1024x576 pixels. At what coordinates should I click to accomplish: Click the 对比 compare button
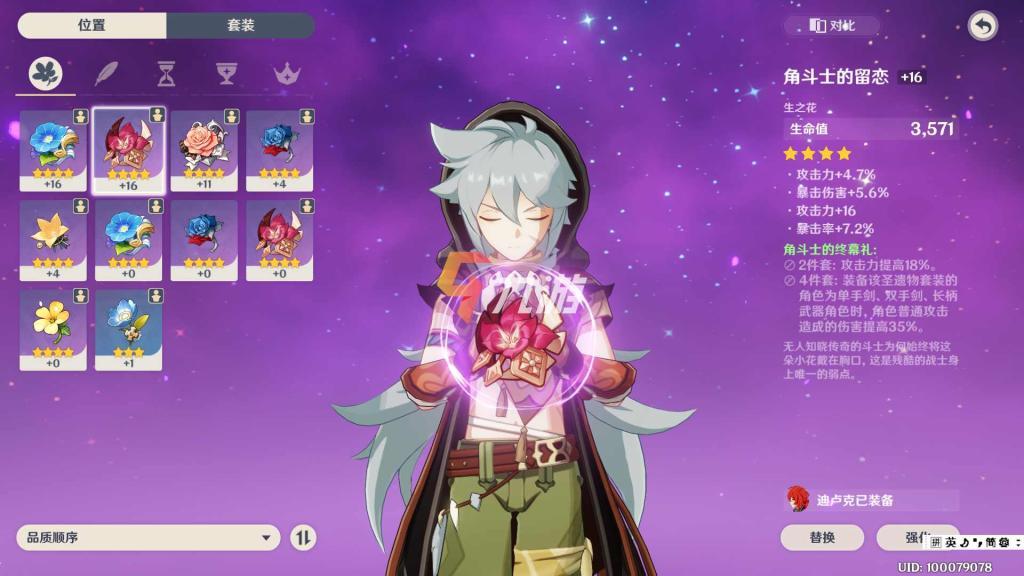[x=833, y=26]
